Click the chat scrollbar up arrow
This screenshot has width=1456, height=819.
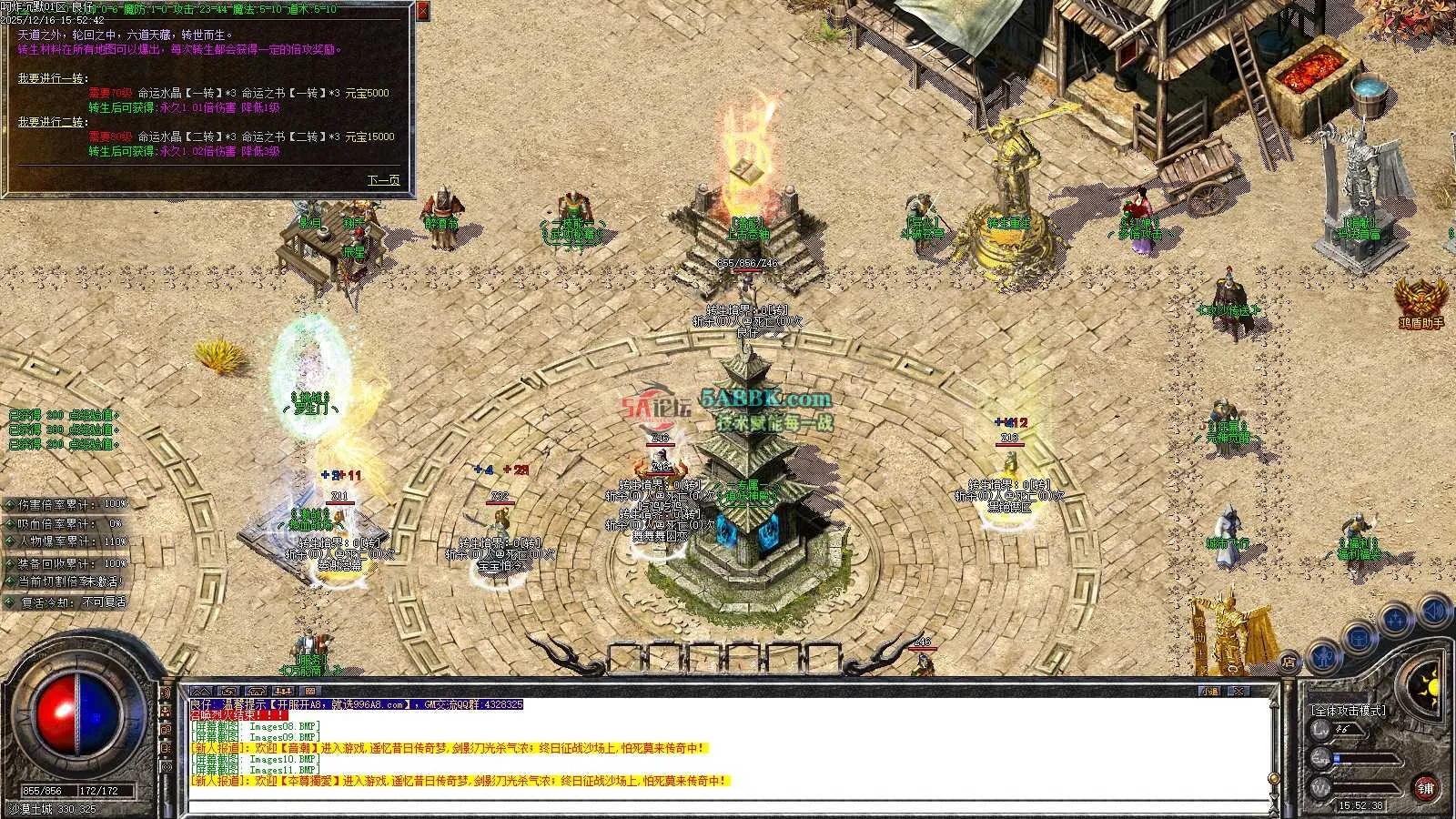pos(1273,703)
